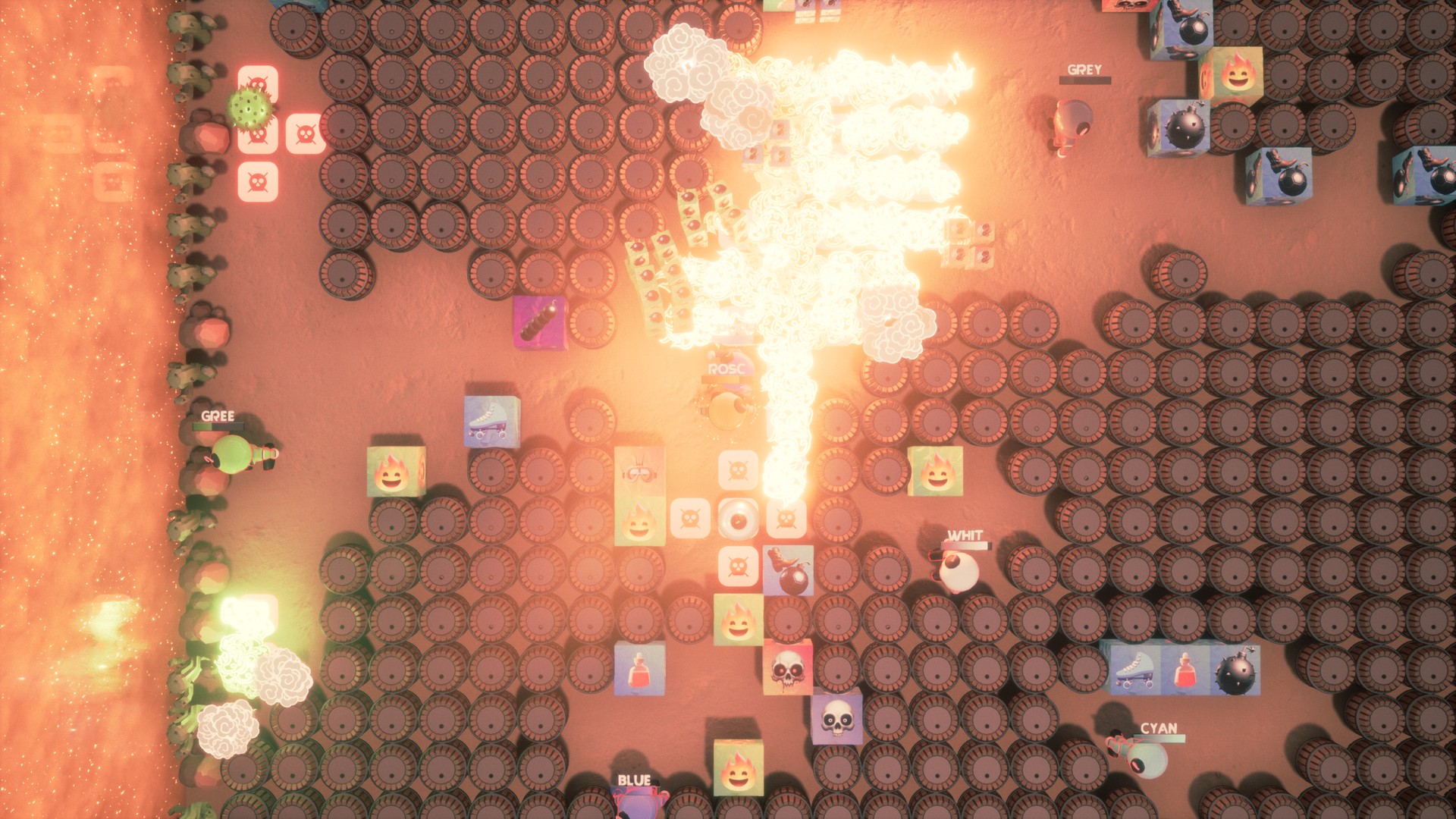Select the GREY player name label
The height and width of the screenshot is (819, 1456).
click(1082, 70)
